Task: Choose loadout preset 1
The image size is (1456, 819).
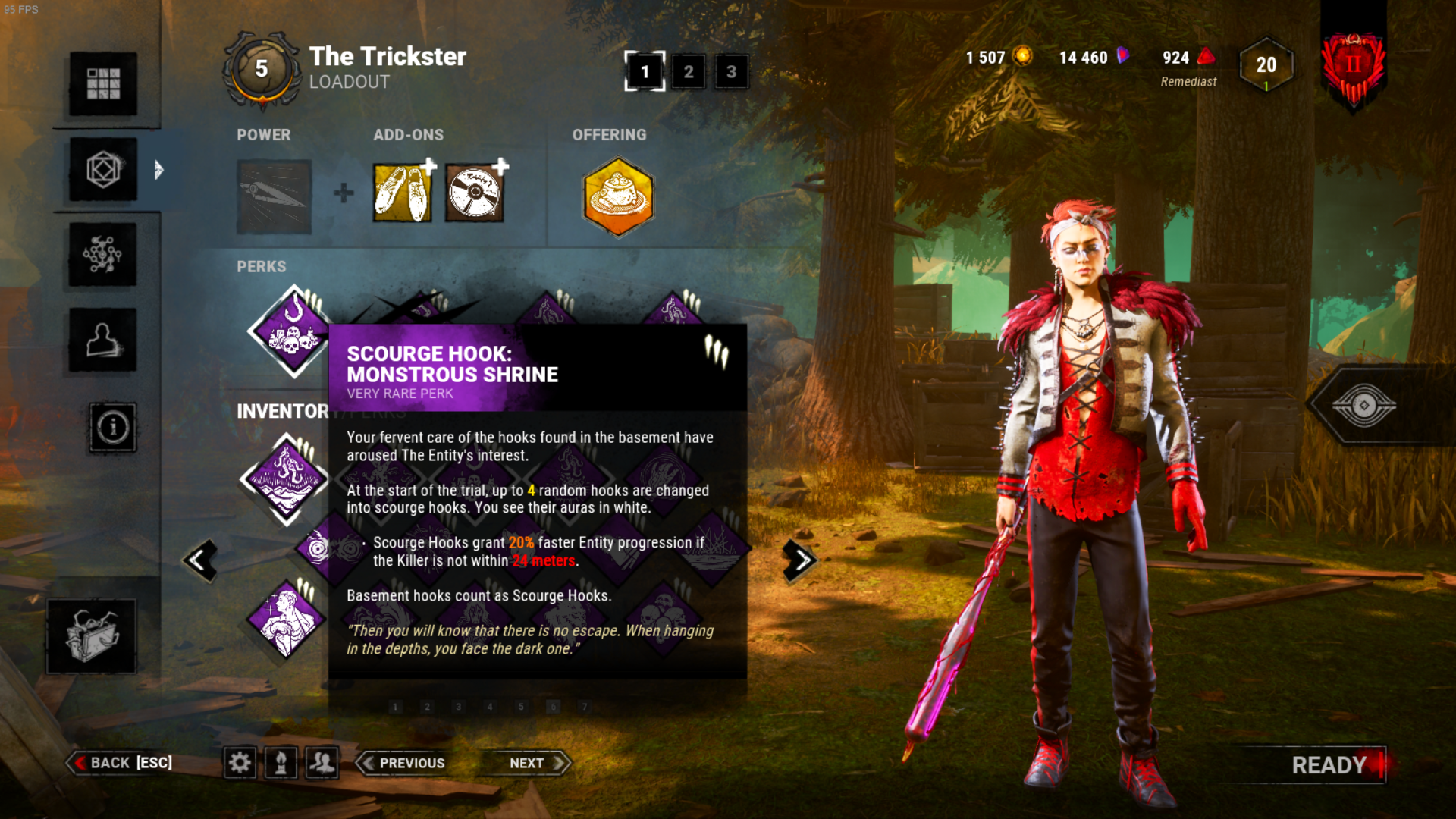Action: point(645,72)
